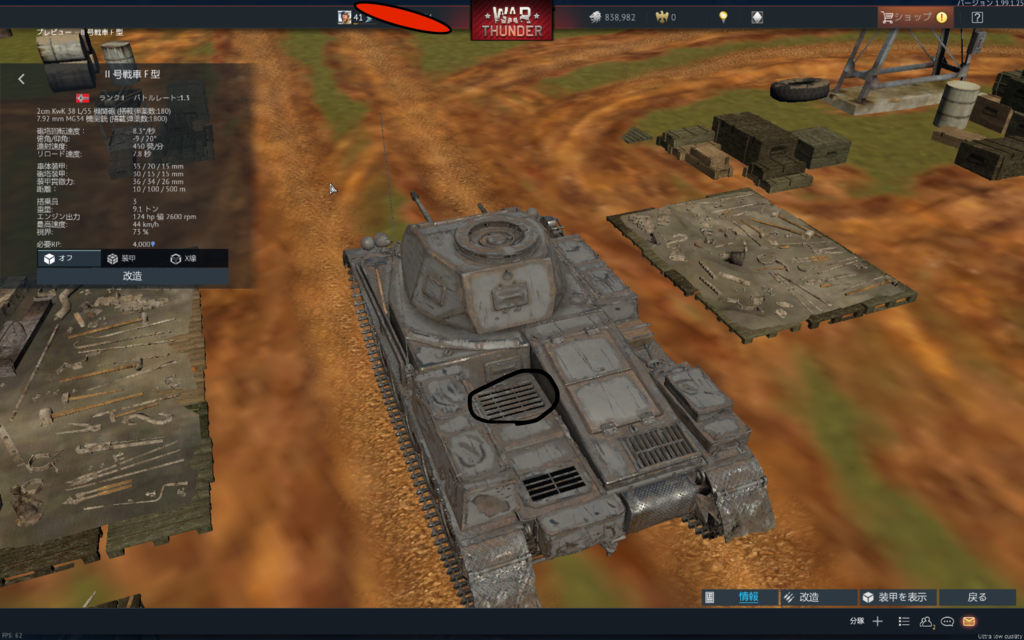The image size is (1024, 640).
Task: Open the player profile avatar
Action: [x=345, y=17]
